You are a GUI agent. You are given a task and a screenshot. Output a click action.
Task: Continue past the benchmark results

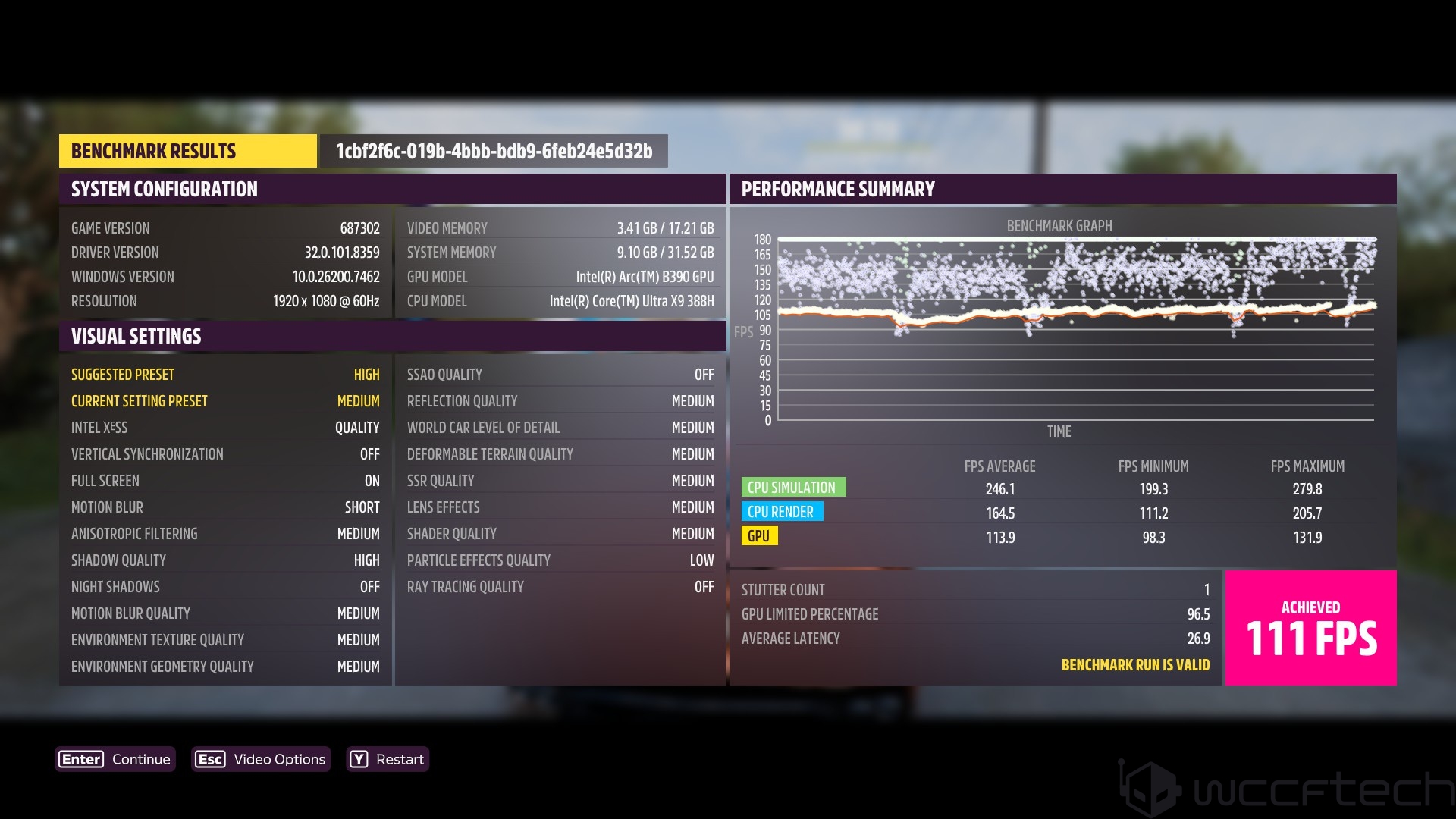[115, 759]
